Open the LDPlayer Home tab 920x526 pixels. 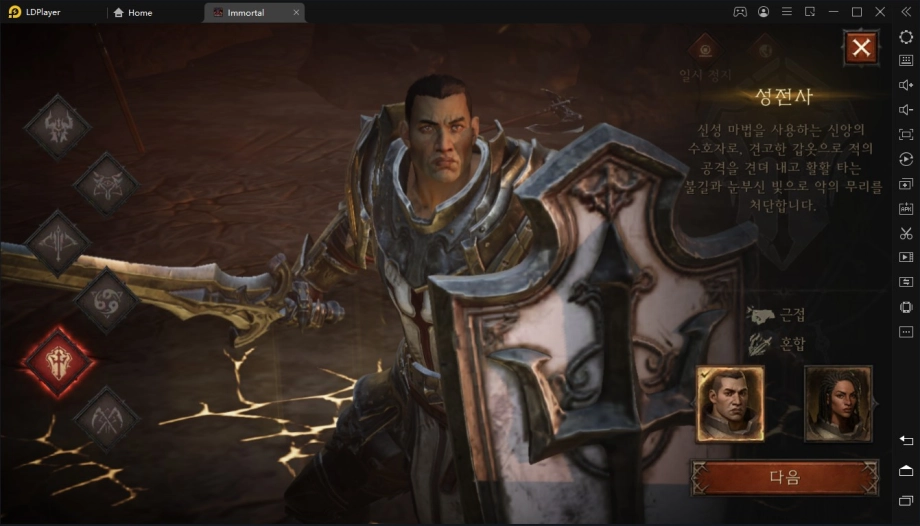(134, 12)
